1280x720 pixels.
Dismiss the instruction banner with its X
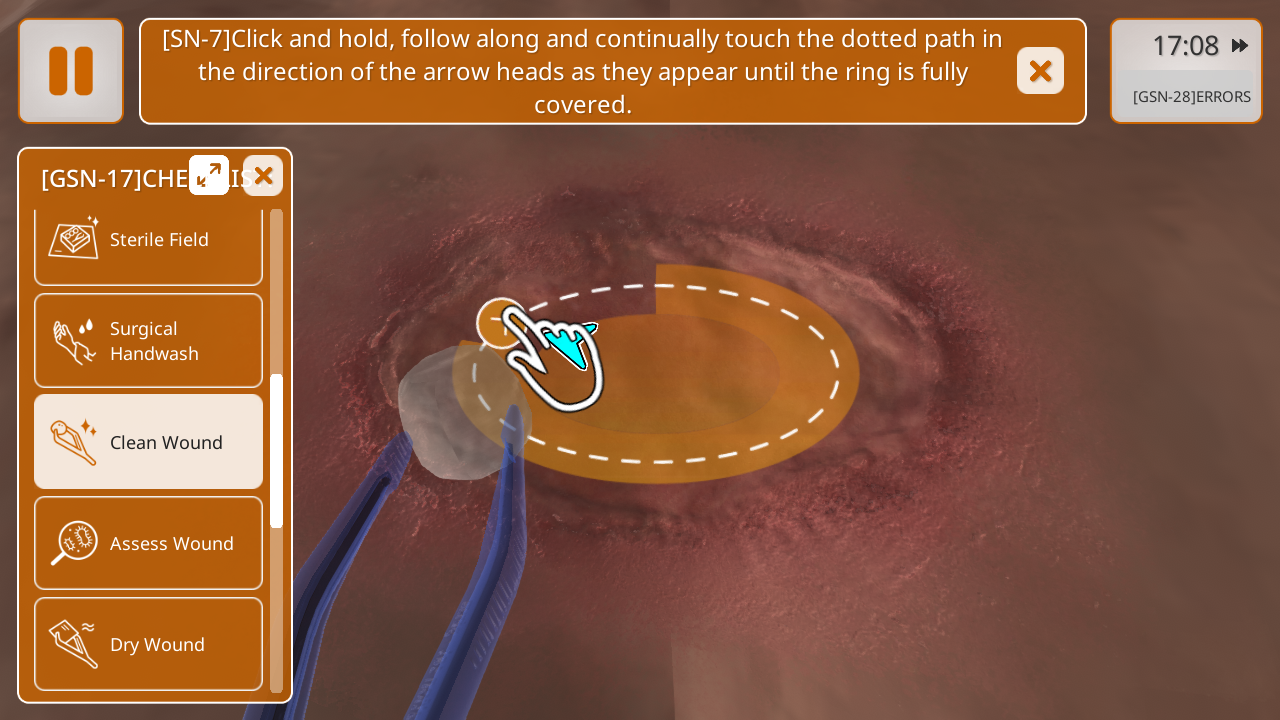coord(1040,71)
